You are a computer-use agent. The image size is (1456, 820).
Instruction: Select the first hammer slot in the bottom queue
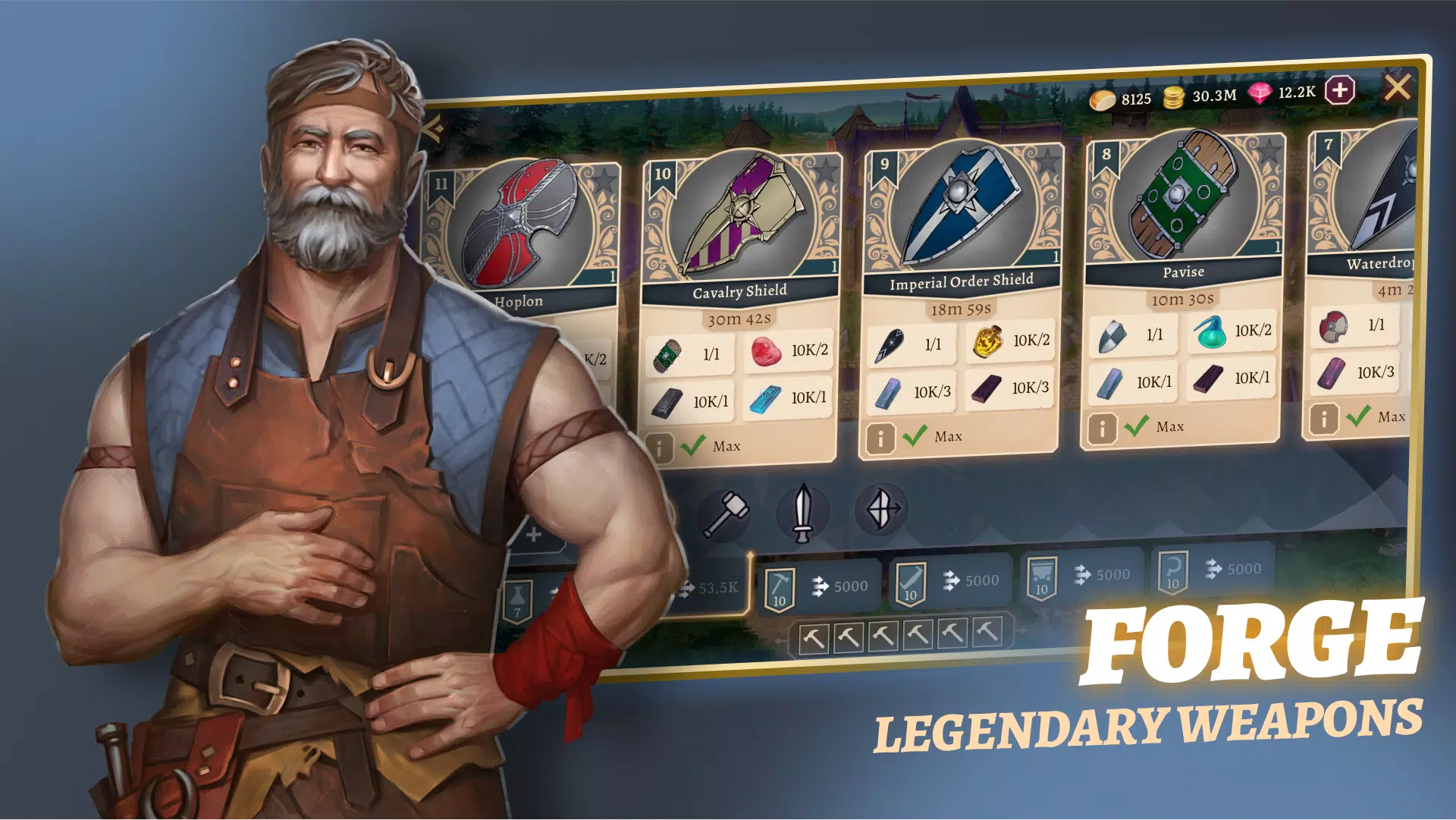(815, 639)
